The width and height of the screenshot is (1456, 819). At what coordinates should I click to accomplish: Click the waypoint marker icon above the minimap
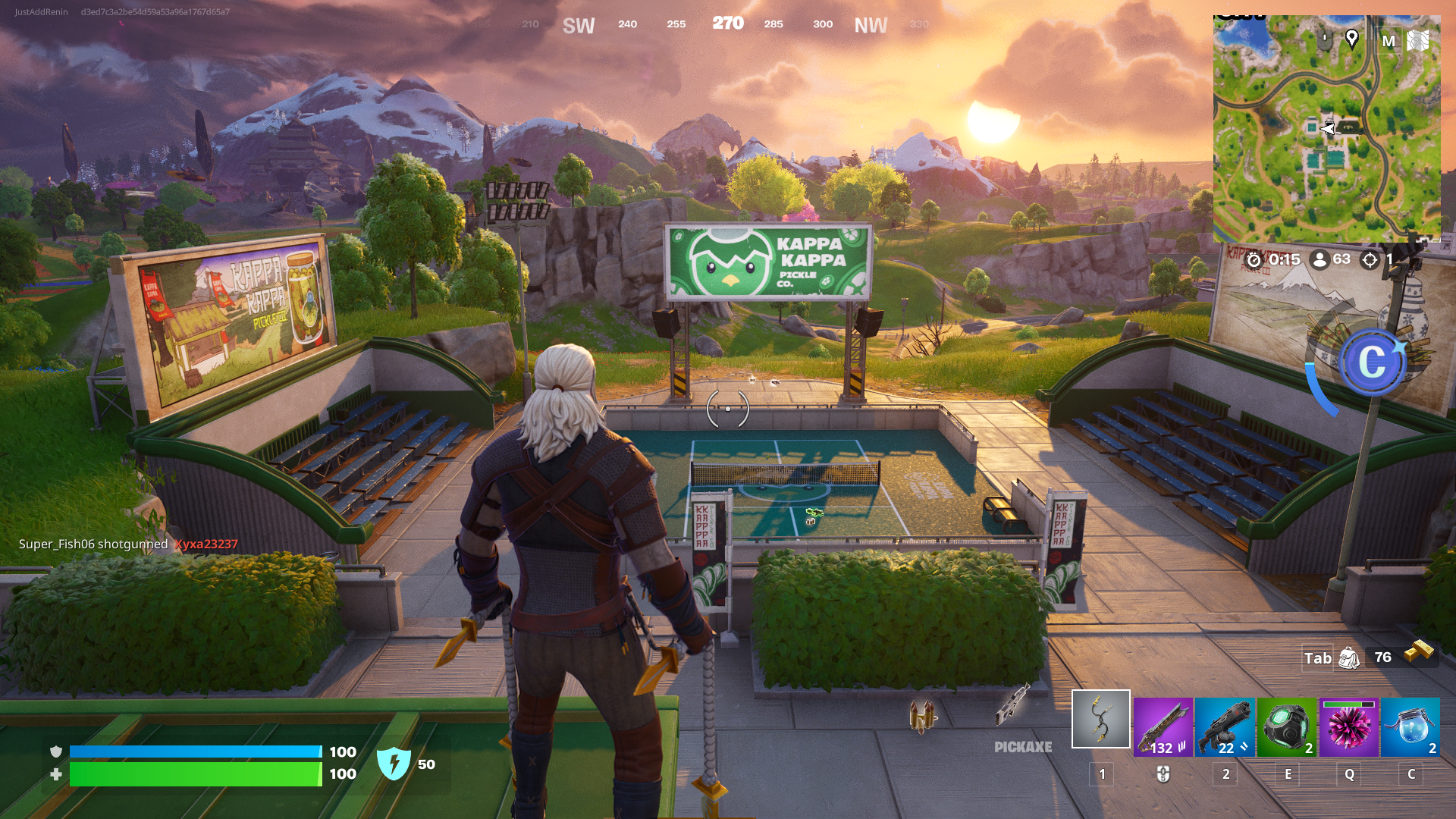(1352, 40)
